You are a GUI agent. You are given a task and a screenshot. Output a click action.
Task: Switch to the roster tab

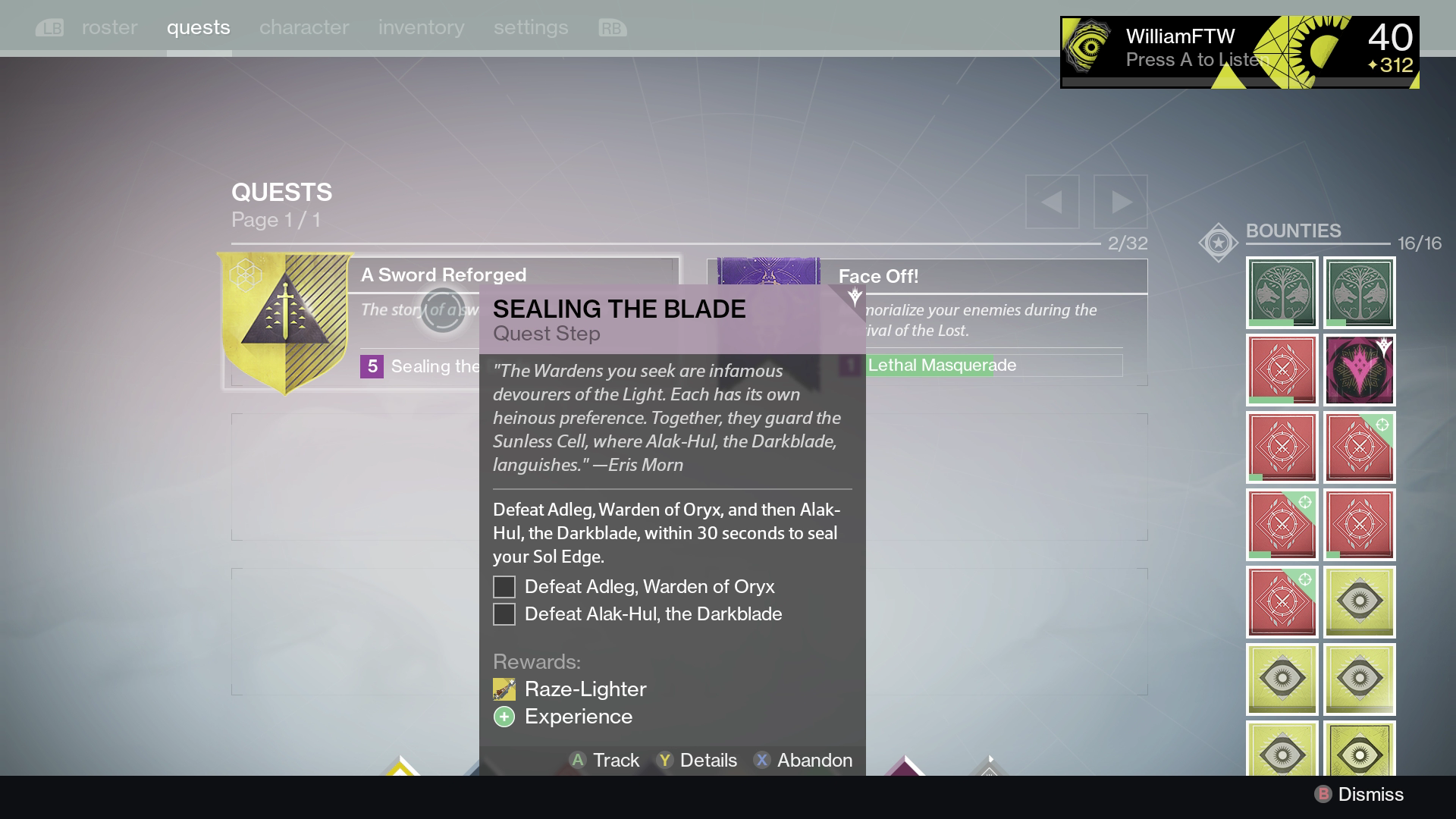pos(109,27)
